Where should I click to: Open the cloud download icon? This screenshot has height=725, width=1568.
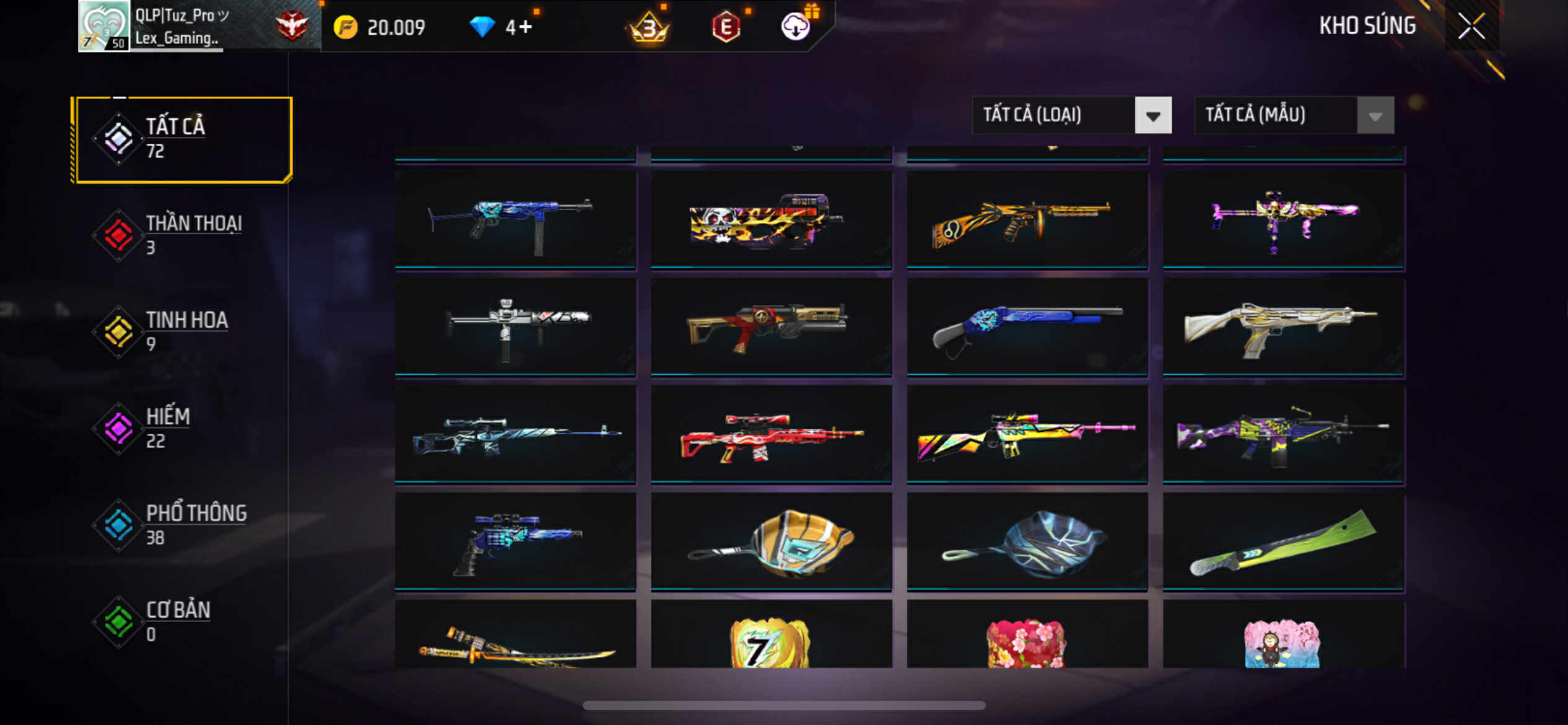tap(795, 27)
